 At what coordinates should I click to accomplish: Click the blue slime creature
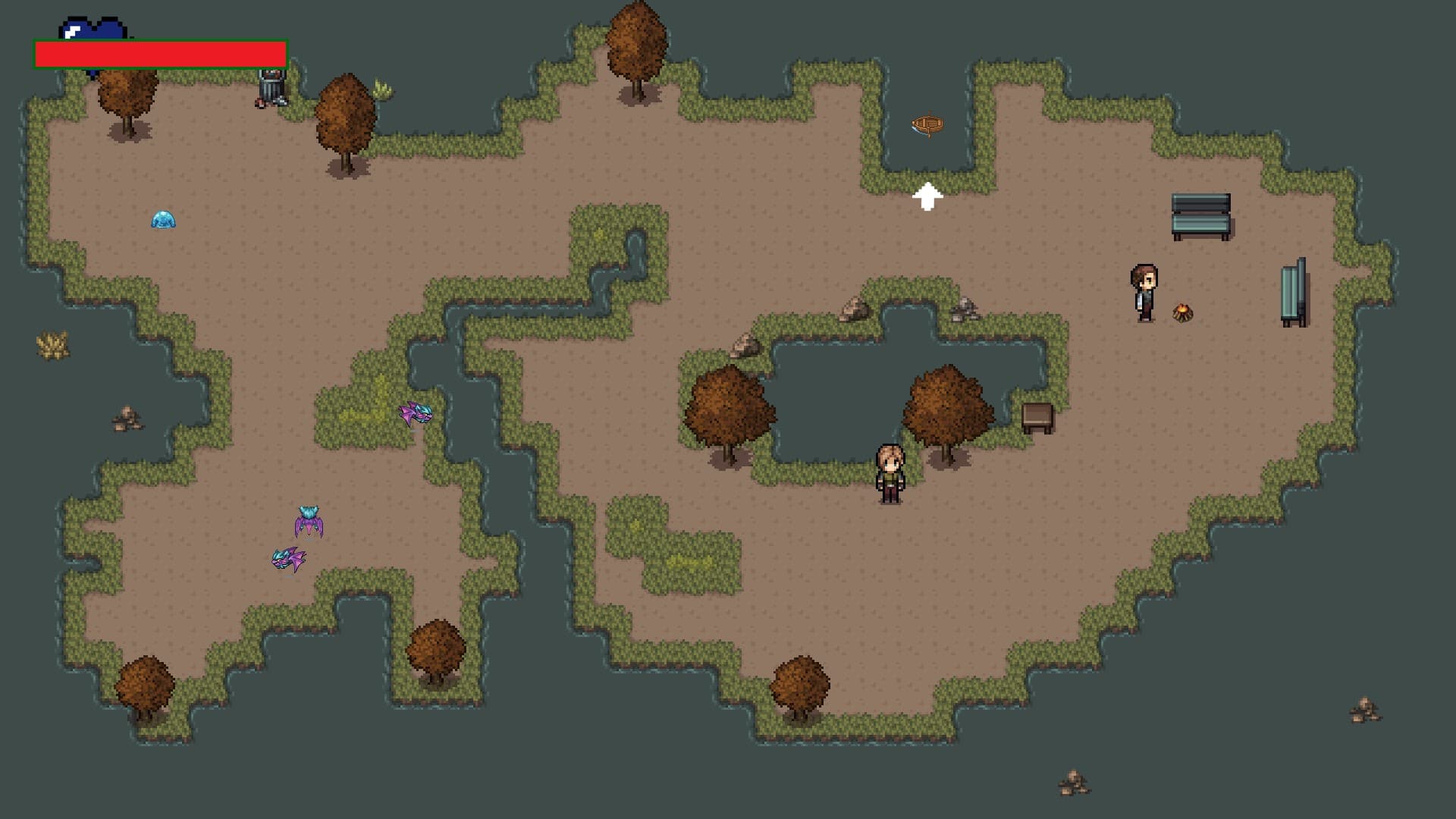[x=164, y=220]
